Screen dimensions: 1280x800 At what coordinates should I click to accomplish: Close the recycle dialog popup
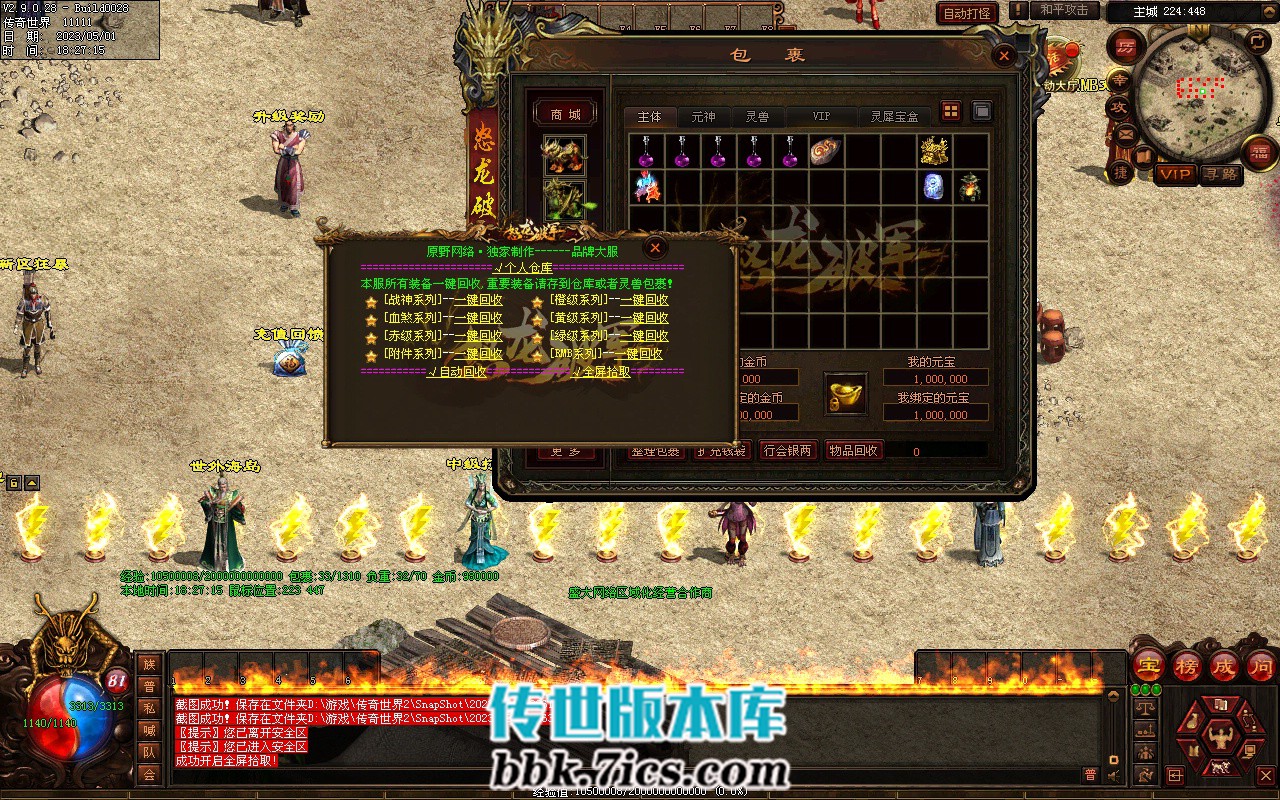tap(654, 247)
